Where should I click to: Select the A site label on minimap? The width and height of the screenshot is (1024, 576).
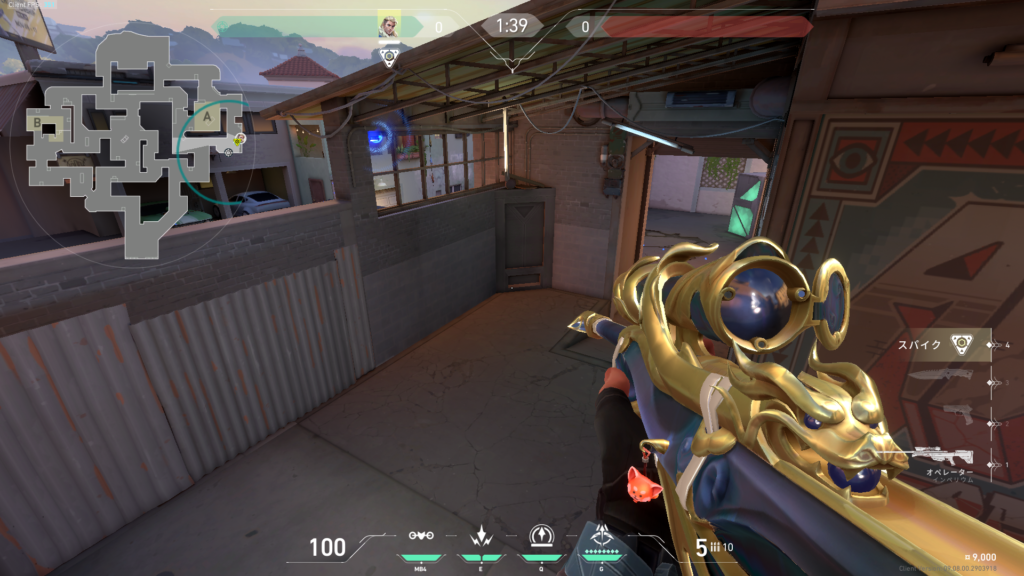pos(207,118)
